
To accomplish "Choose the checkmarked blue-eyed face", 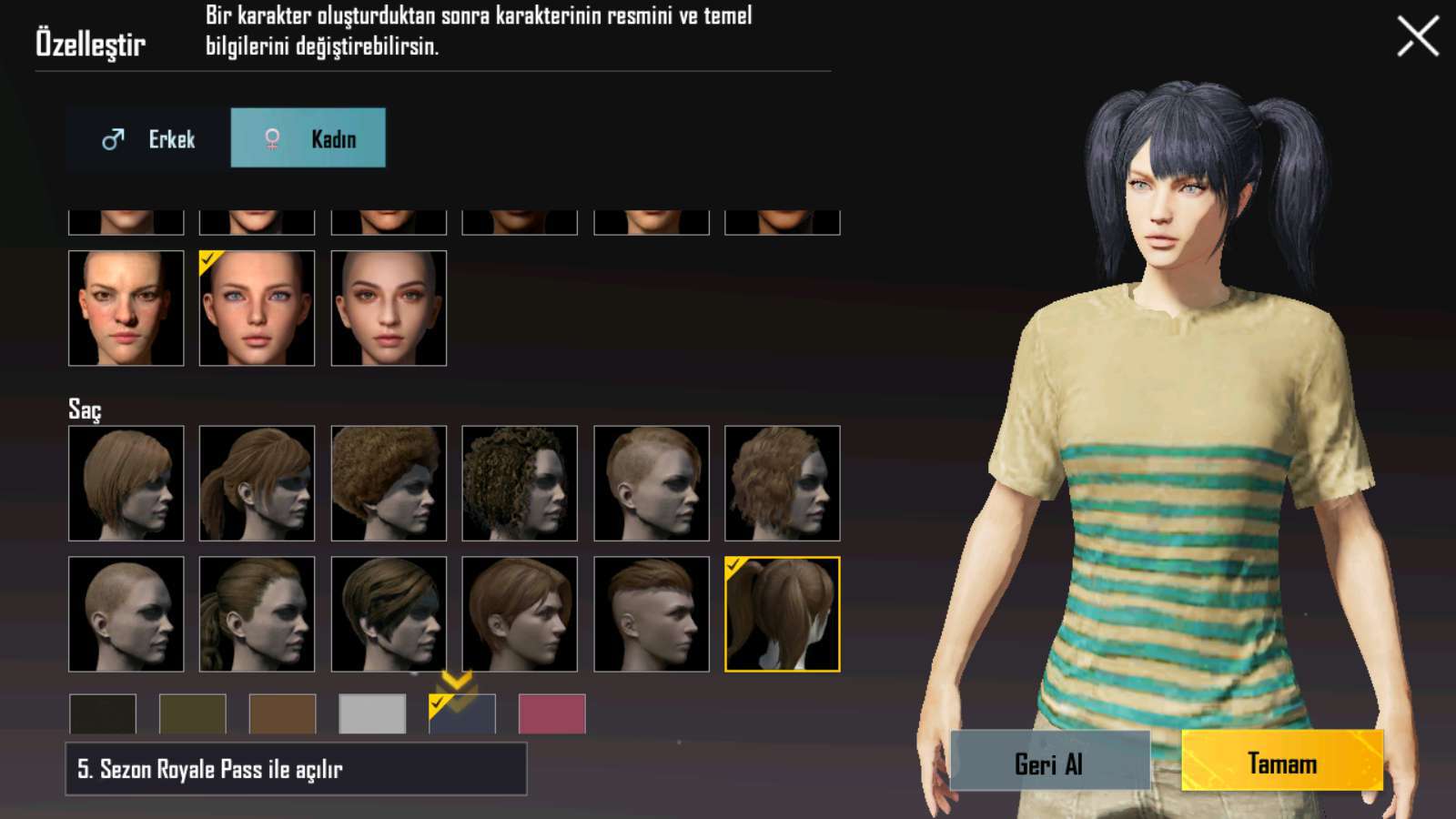I will 257,308.
